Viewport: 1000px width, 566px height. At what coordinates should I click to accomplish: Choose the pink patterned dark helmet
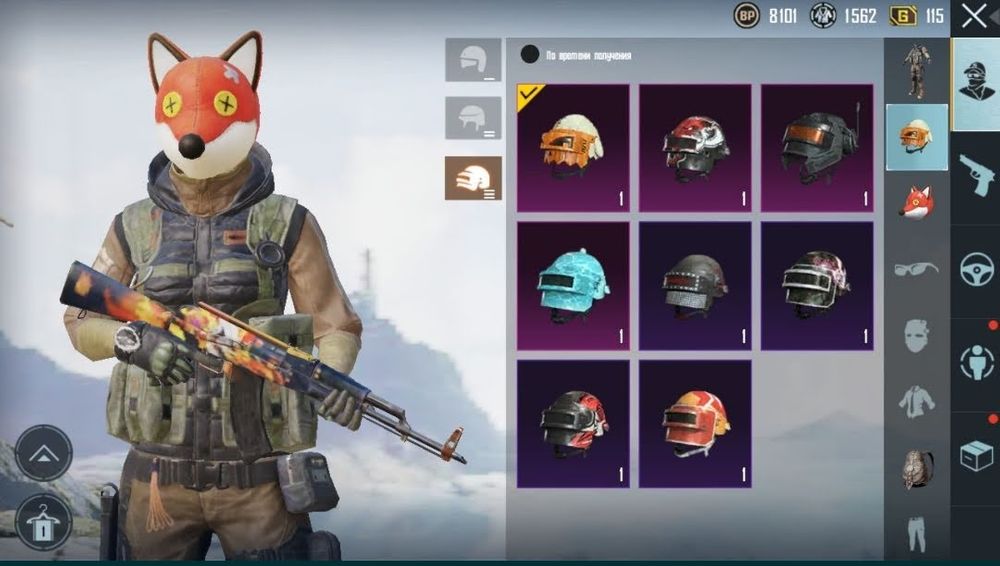coord(817,285)
